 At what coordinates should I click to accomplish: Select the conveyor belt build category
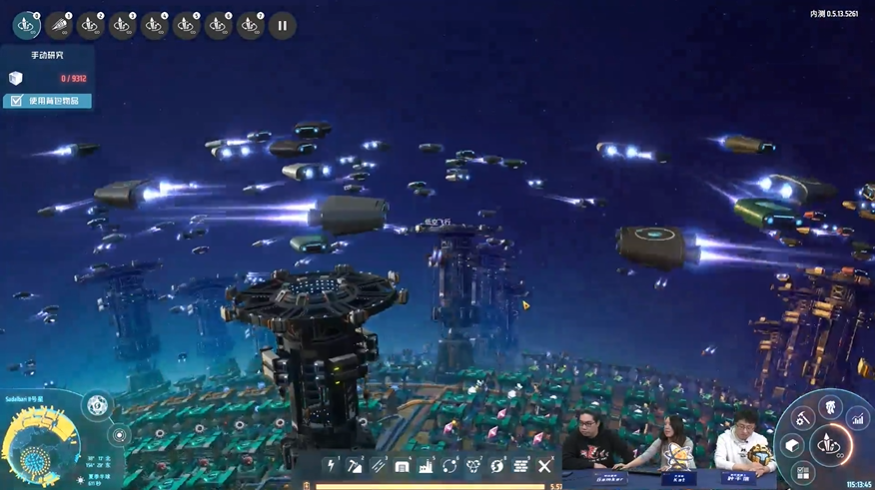[x=379, y=466]
